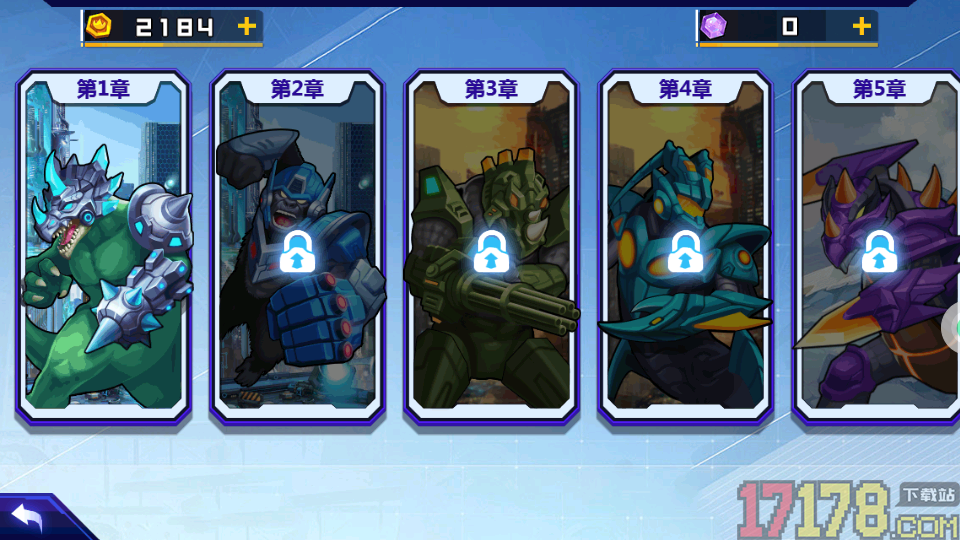Viewport: 960px width, 540px height.
Task: Open the locked 第3章 rhino chapter card
Action: click(491, 250)
